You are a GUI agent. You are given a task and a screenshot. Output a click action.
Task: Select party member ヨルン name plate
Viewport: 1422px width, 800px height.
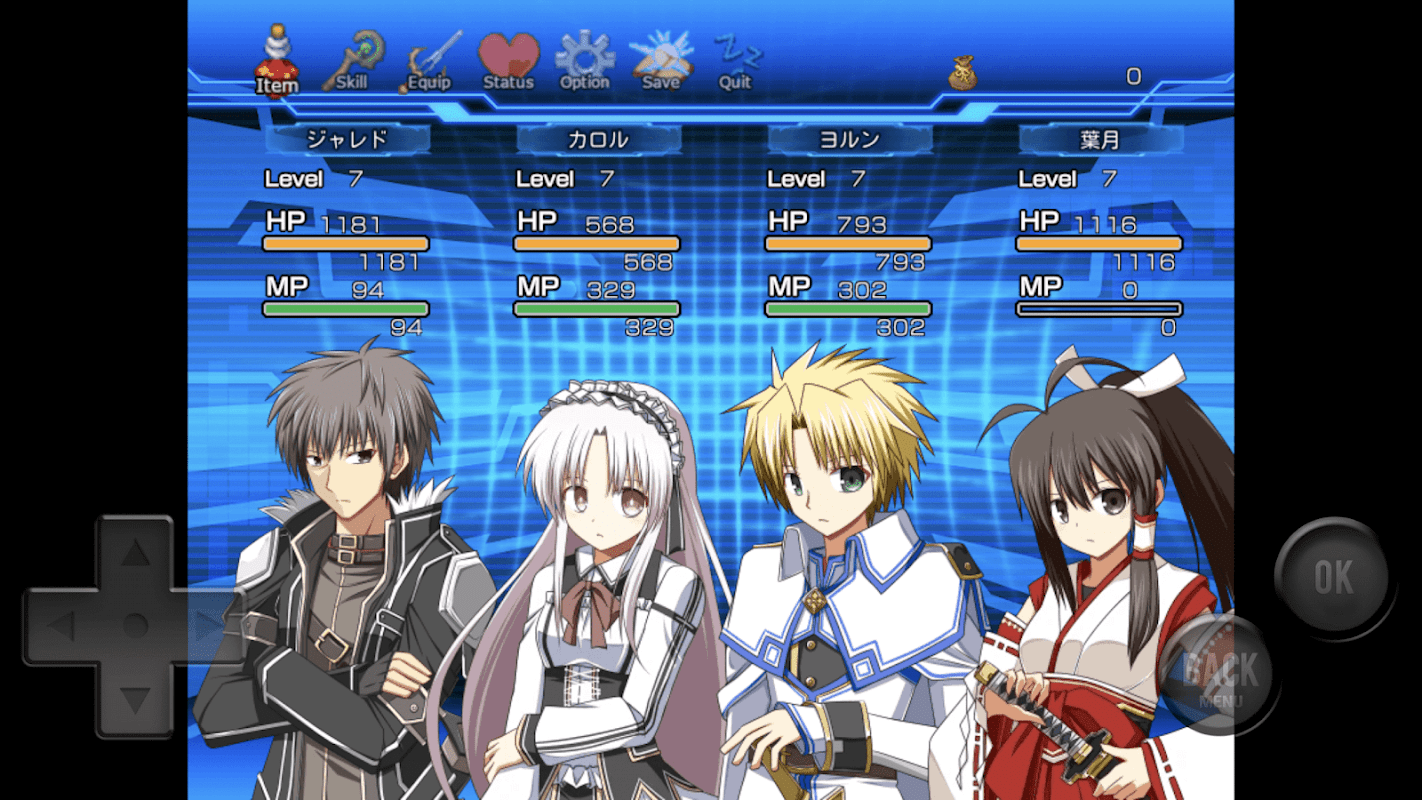coord(849,140)
